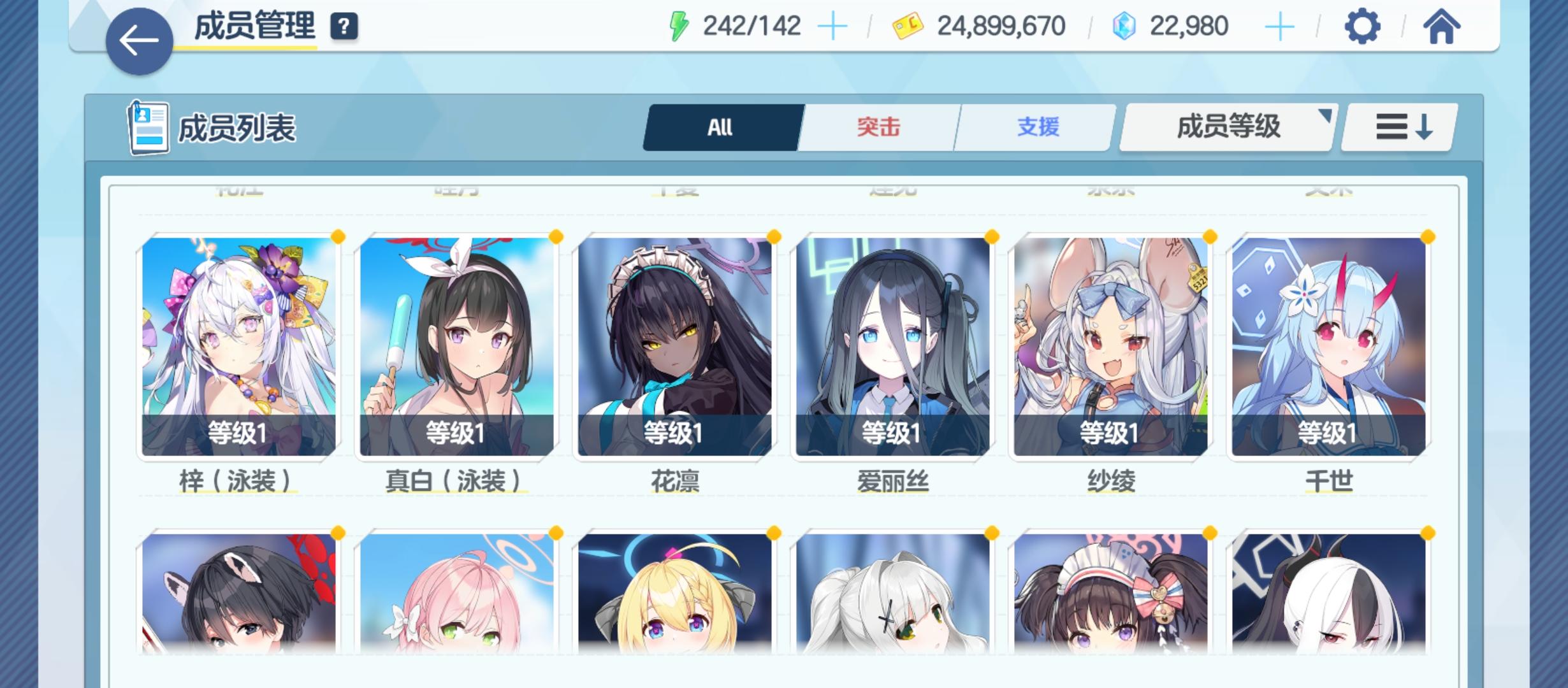Click the orange marker on 花凛's portrait
The width and height of the screenshot is (1568, 688).
click(773, 236)
